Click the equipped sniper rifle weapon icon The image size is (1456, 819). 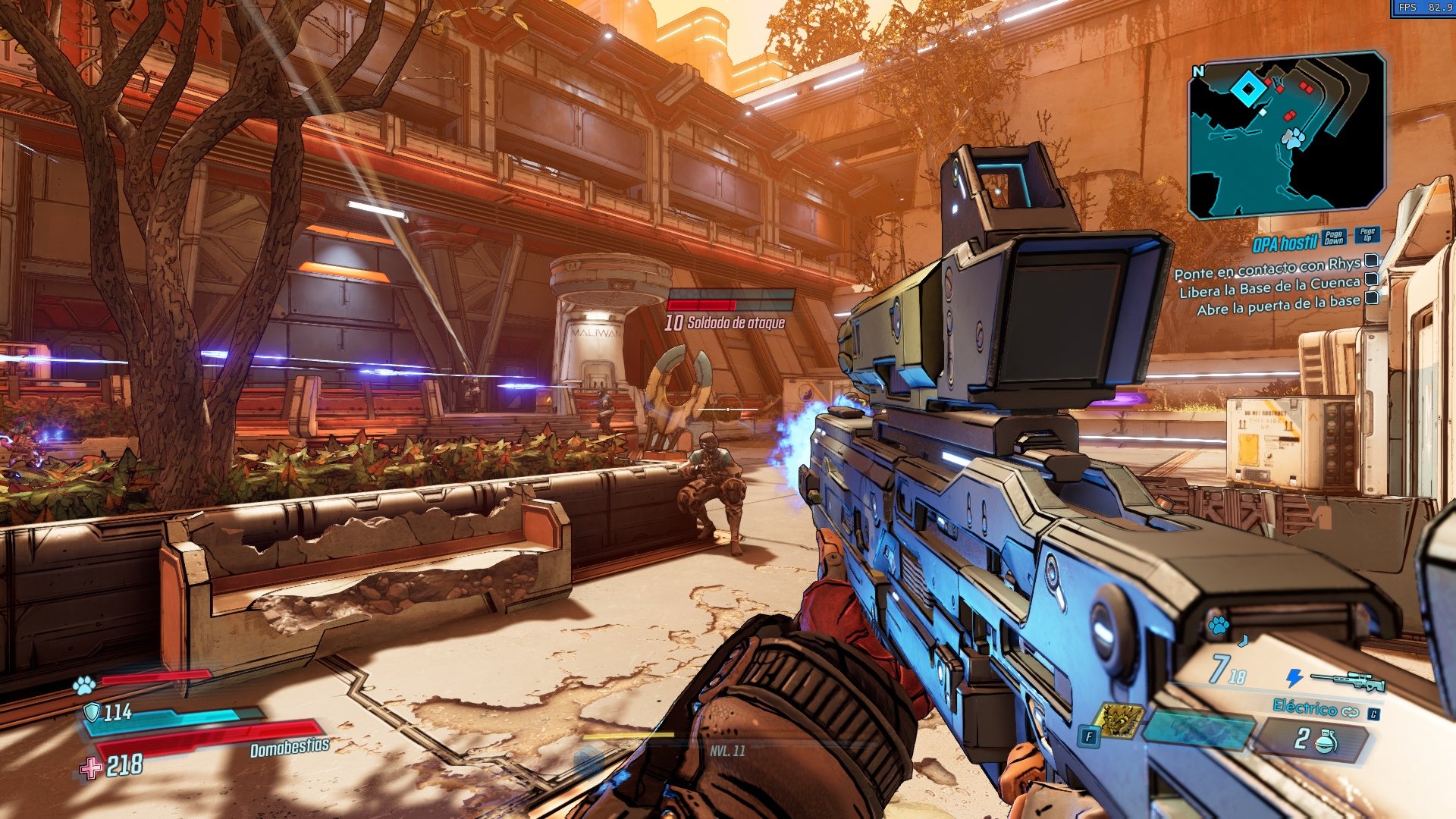(1347, 679)
